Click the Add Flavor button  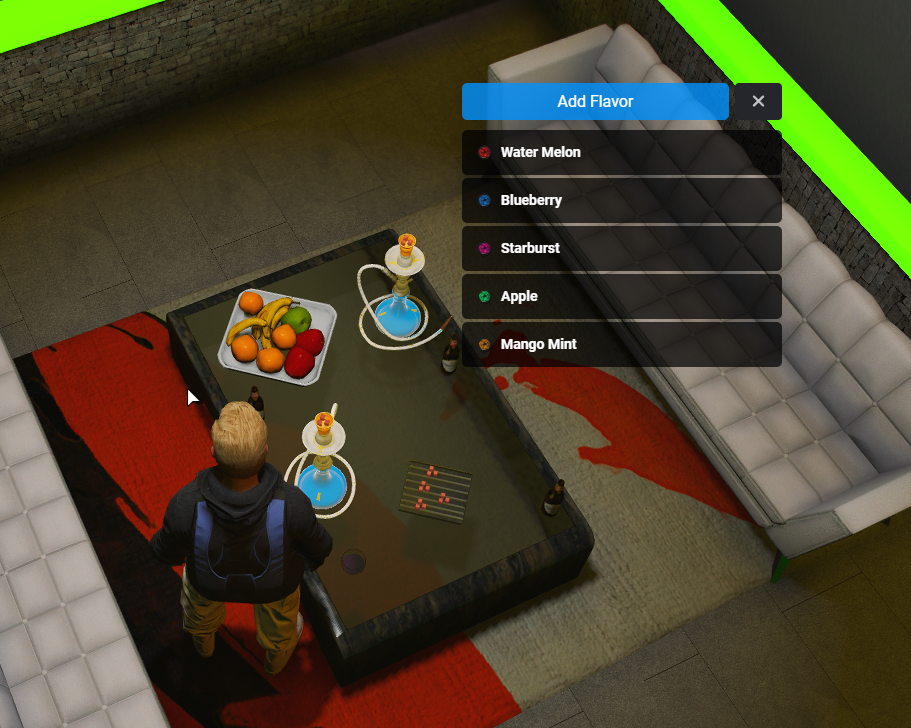point(595,101)
